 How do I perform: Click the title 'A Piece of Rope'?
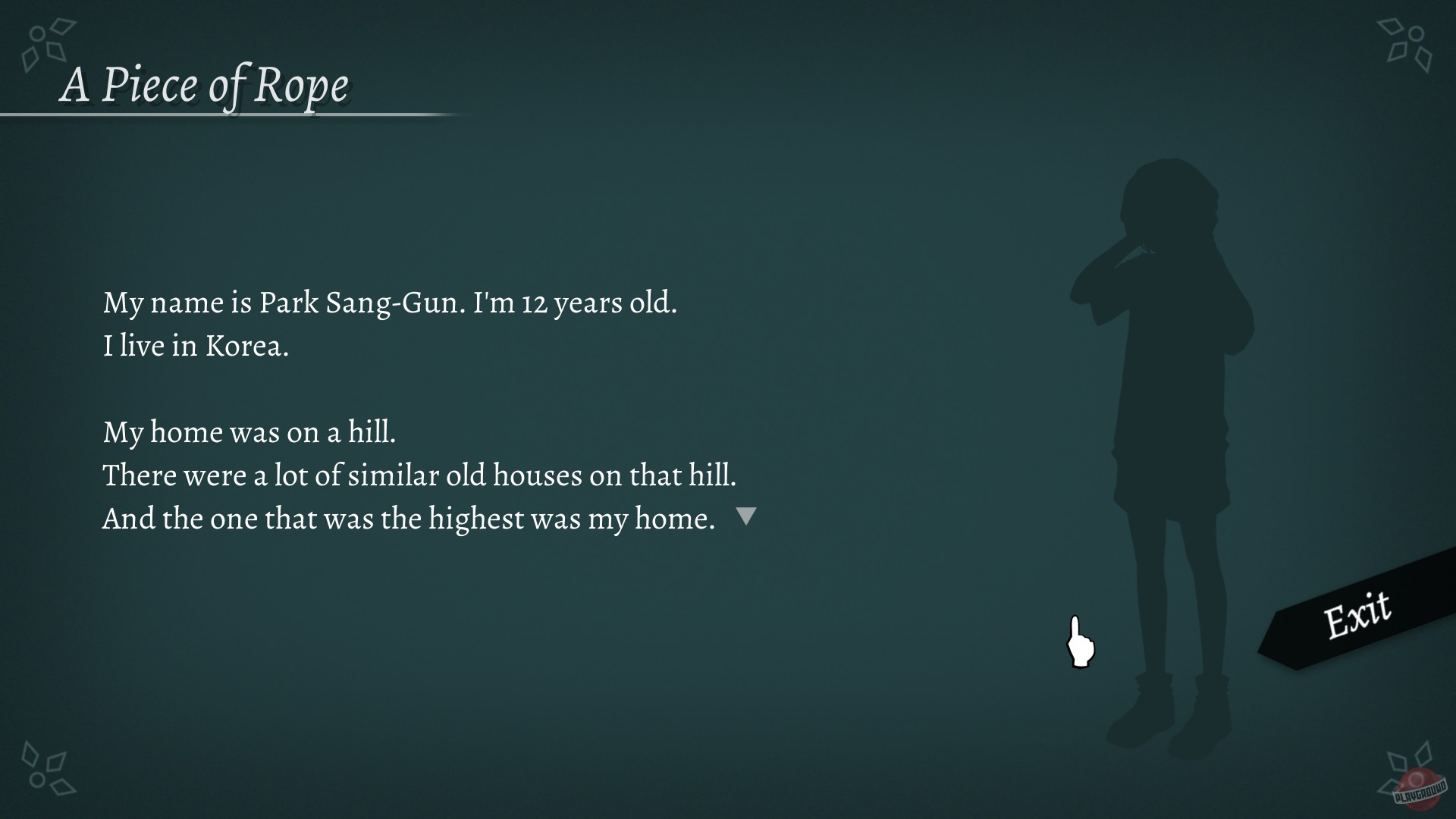coord(206,85)
